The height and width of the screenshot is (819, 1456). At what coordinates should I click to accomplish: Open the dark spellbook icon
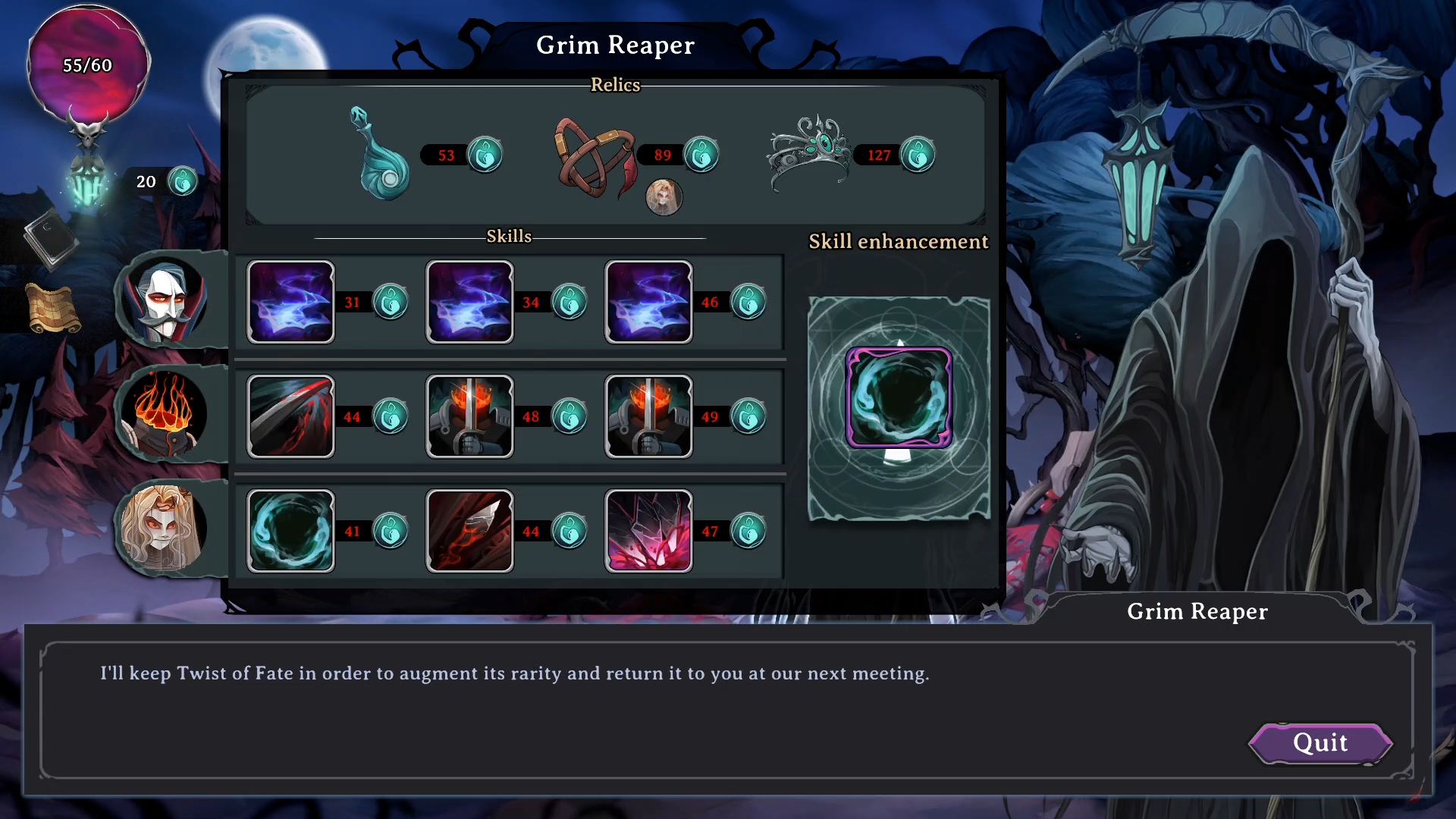[x=50, y=239]
